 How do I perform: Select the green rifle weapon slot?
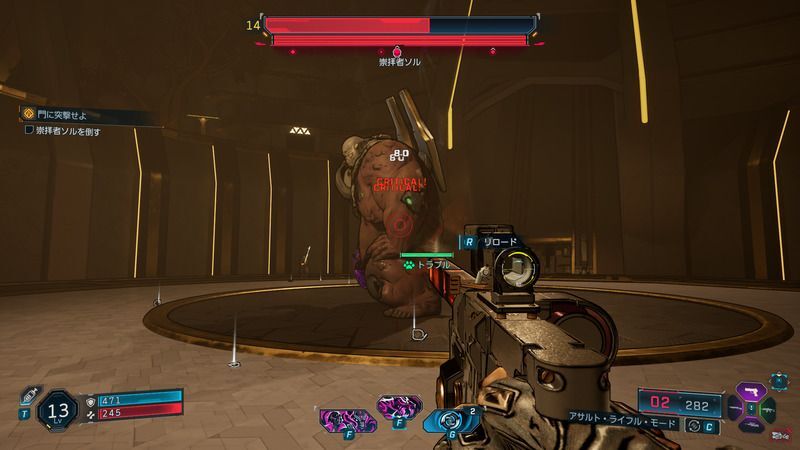[x=768, y=407]
